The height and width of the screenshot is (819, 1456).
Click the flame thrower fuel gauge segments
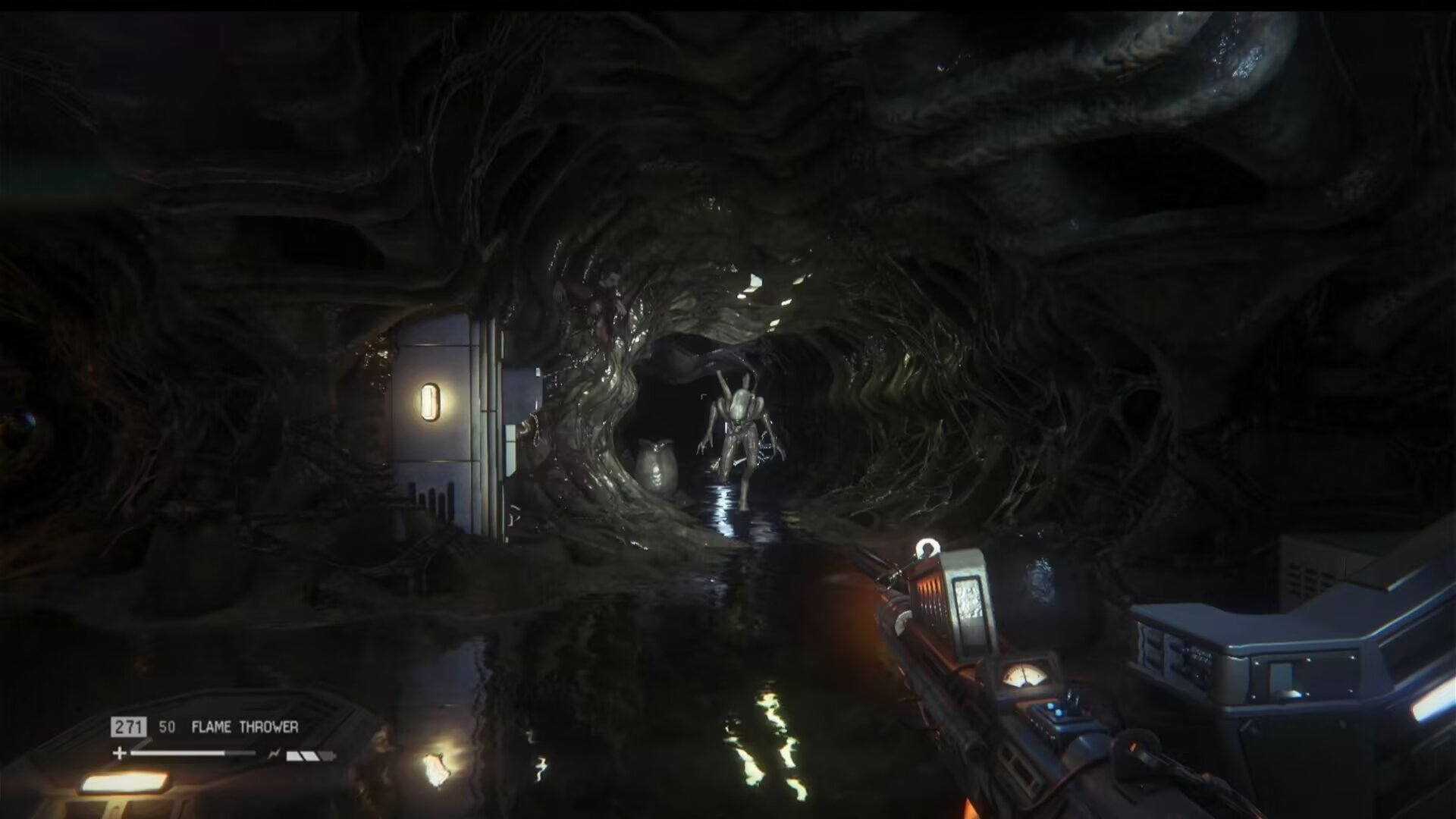(309, 755)
